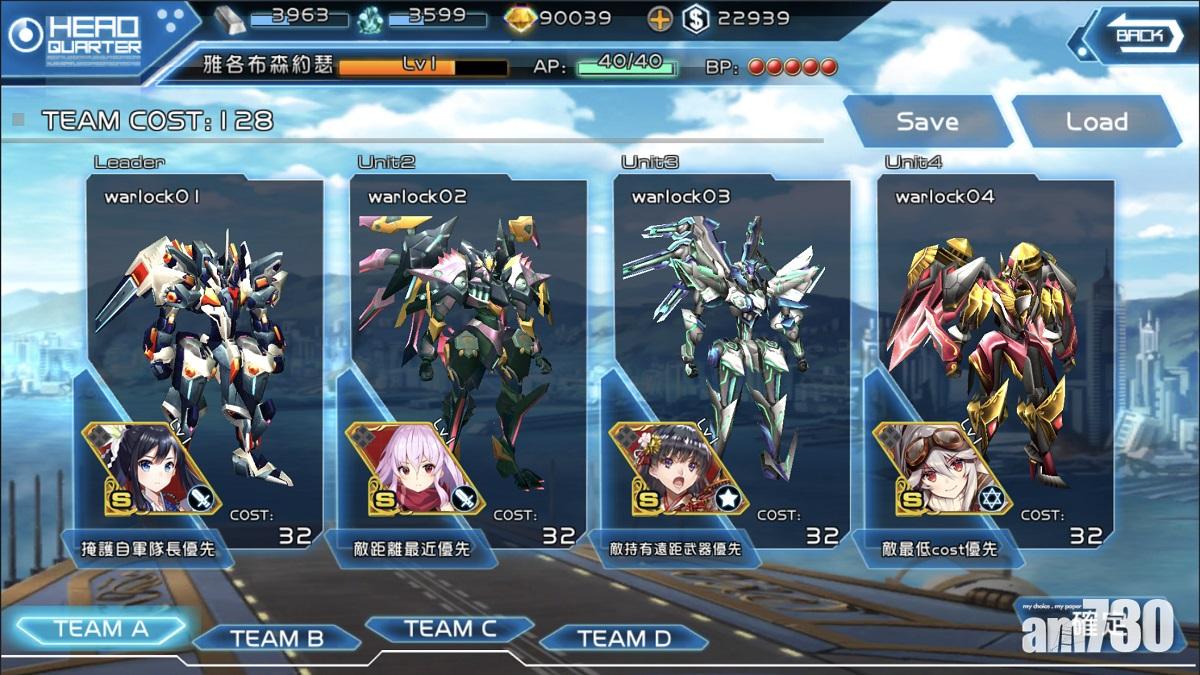Go back using the BACK button
Screen dimensions: 1200x675
click(1139, 38)
